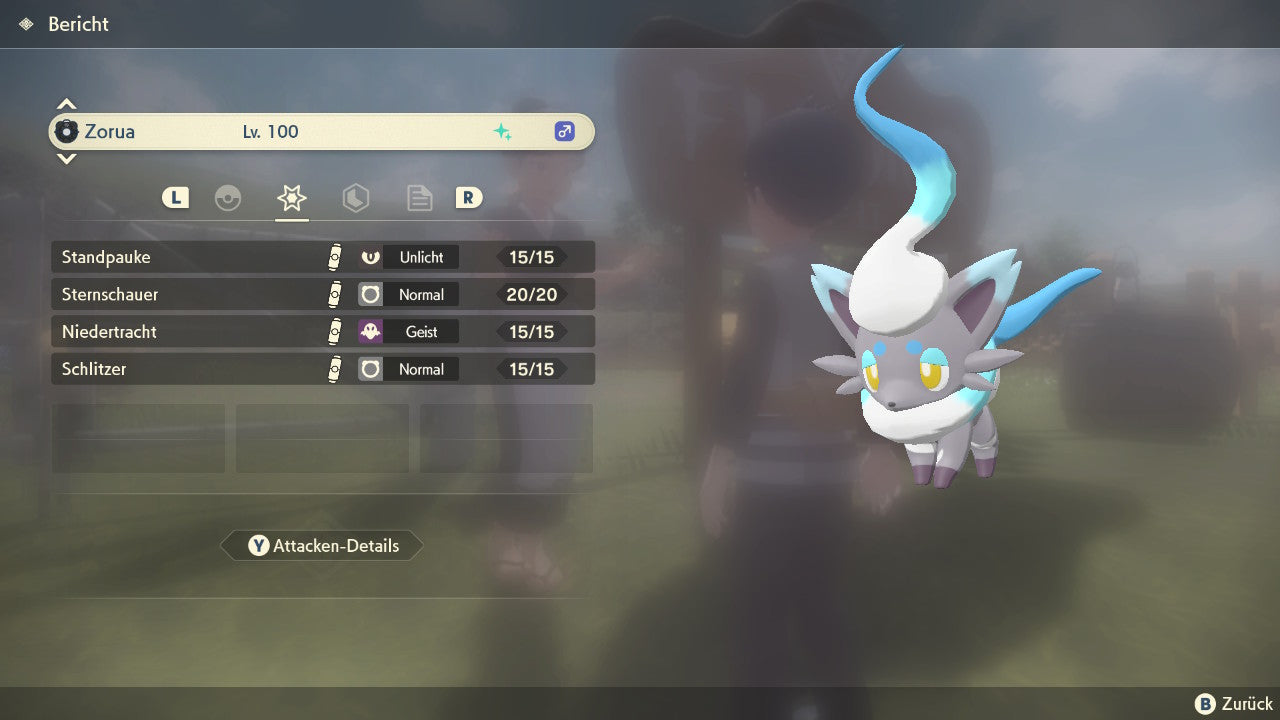Switch to the Poké Ball summary tab

pyautogui.click(x=228, y=198)
